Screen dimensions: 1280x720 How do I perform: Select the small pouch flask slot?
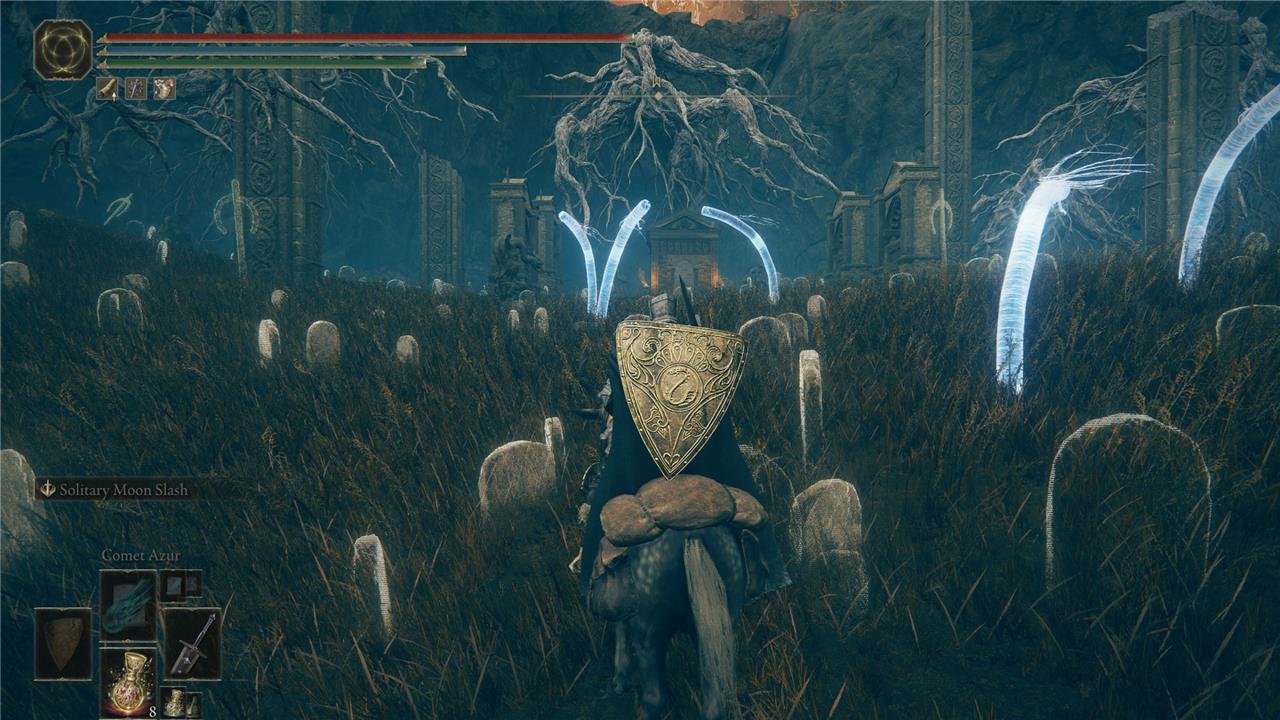(176, 701)
